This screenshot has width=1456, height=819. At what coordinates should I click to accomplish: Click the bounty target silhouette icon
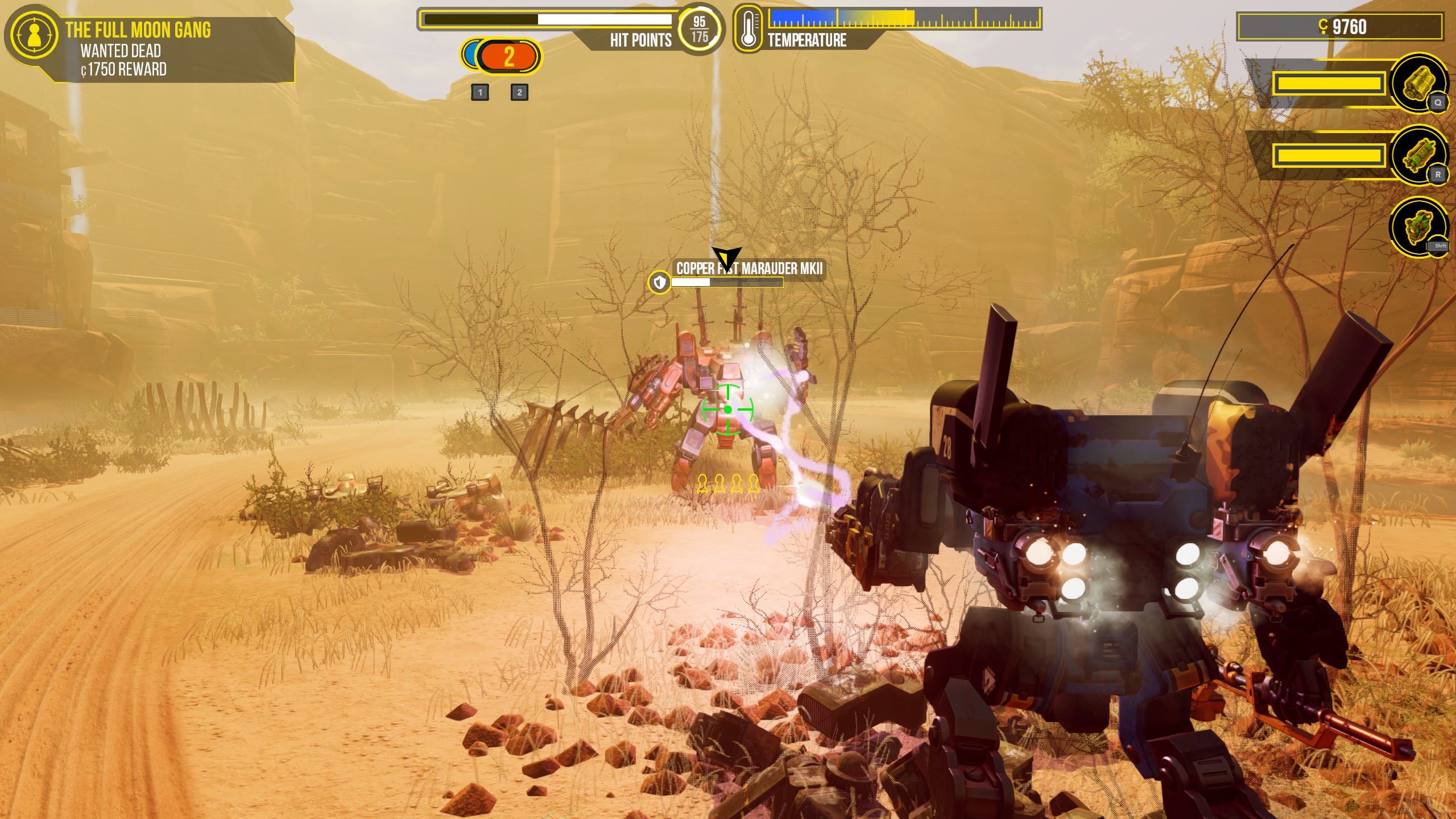tap(34, 35)
